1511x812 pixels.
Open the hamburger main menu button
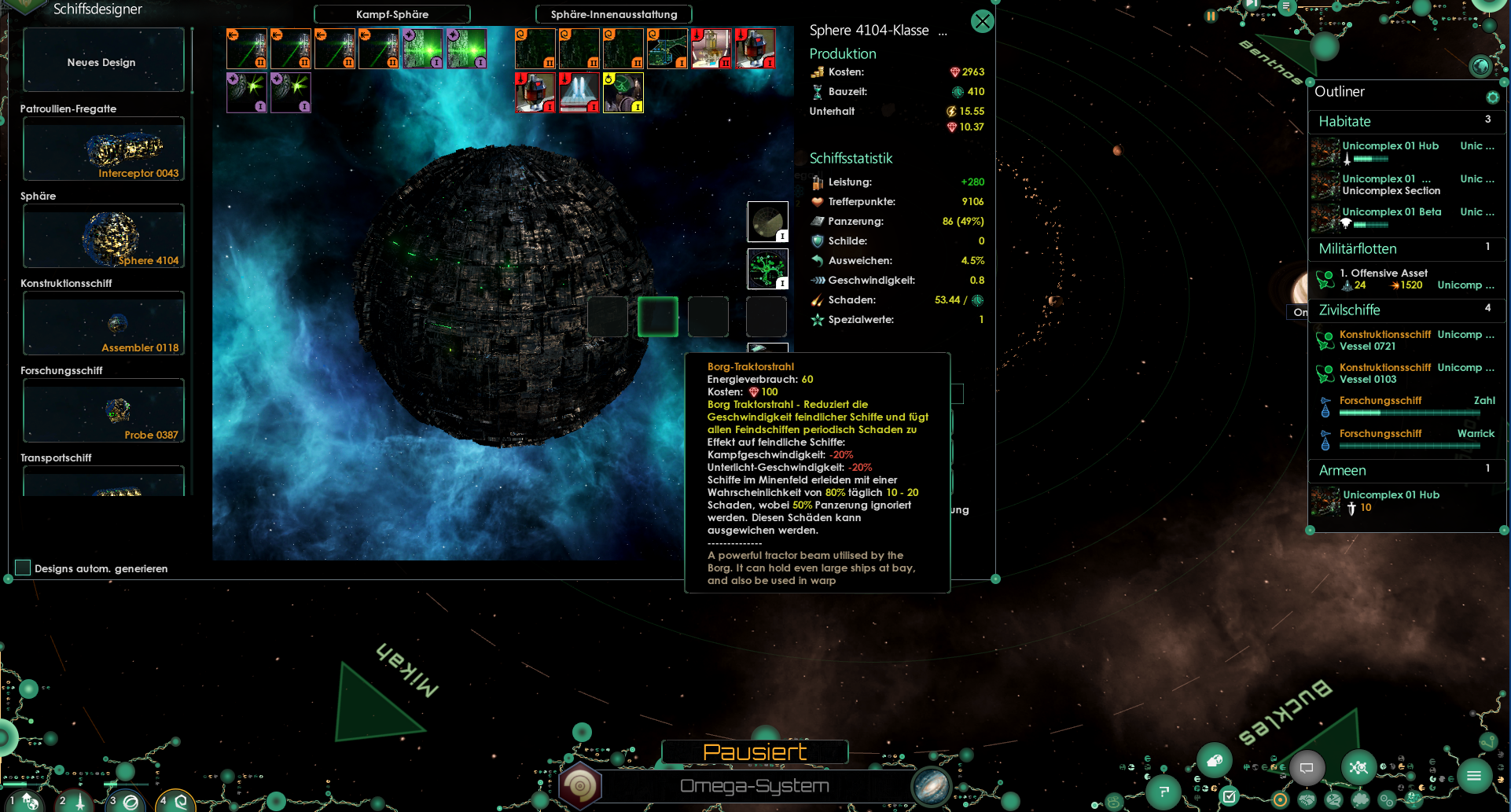coord(1473,776)
